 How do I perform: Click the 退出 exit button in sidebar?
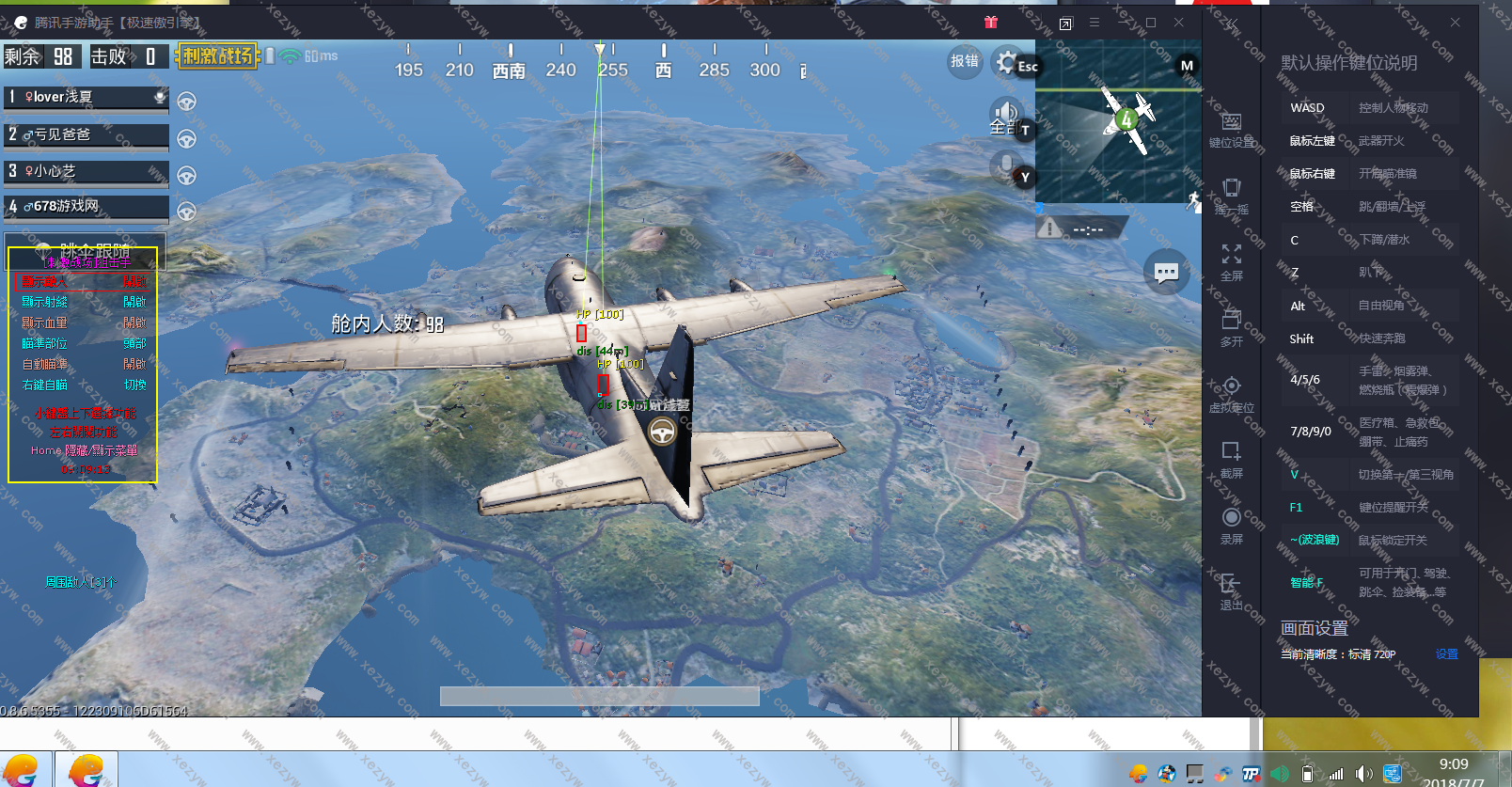[x=1232, y=591]
